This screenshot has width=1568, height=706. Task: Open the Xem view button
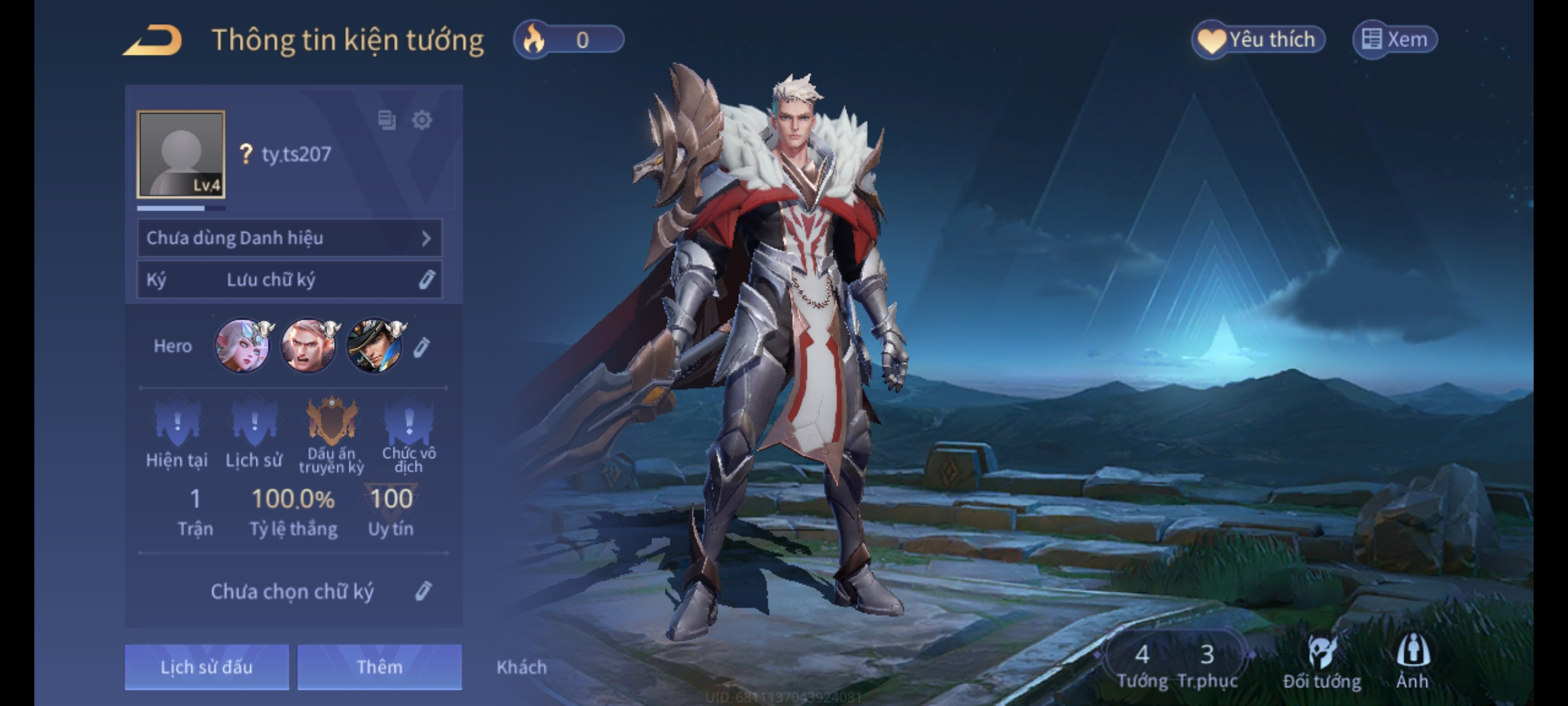[1395, 40]
